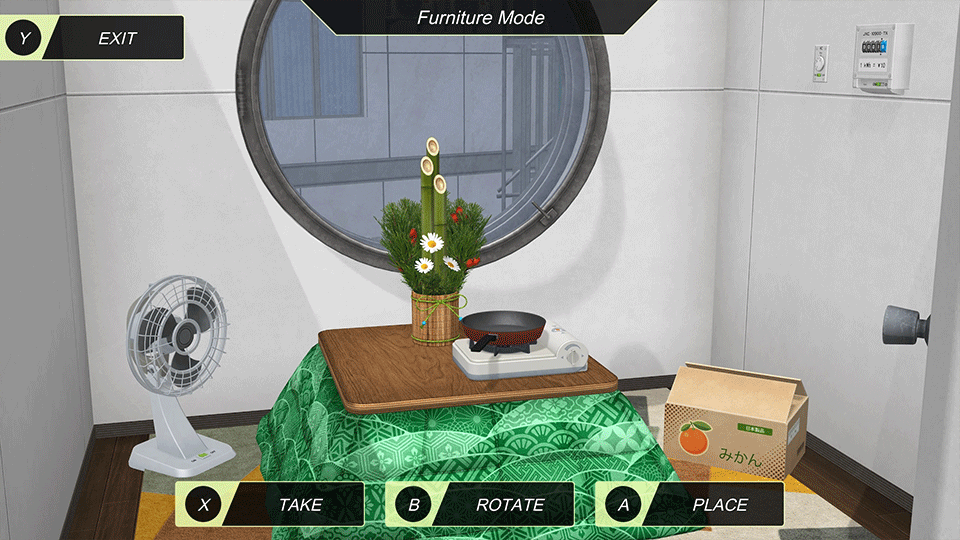This screenshot has width=960, height=540.
Task: Exit Furniture Mode with the EXIT button
Action: click(95, 38)
